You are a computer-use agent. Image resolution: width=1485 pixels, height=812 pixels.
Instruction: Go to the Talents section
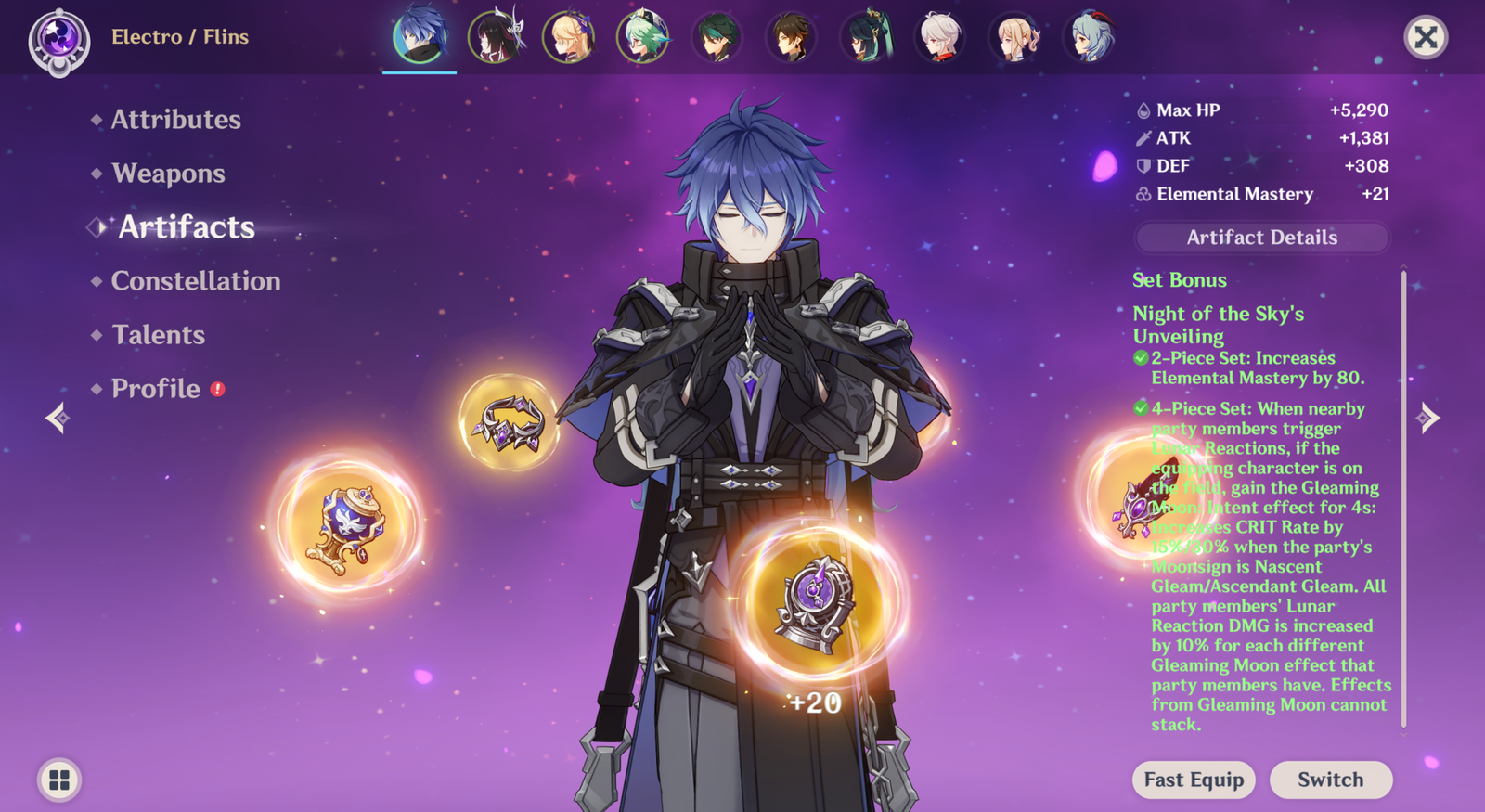point(158,335)
